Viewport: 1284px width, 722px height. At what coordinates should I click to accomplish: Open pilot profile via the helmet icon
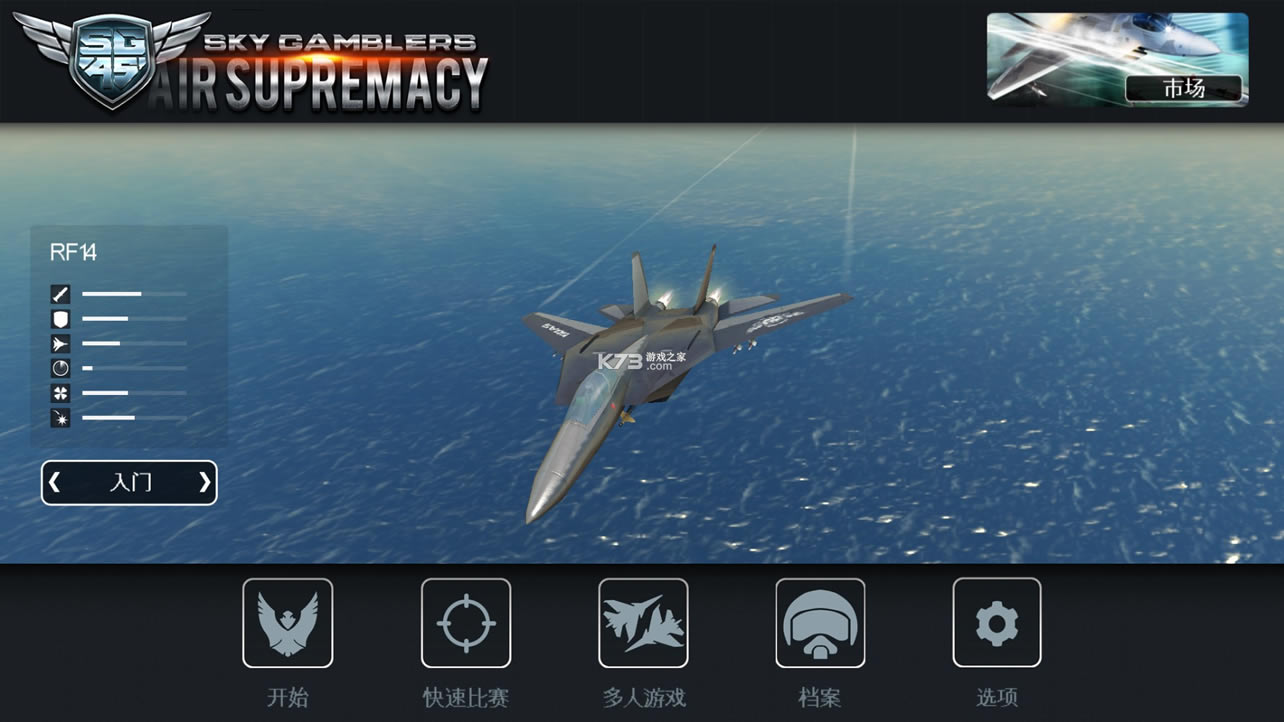point(820,622)
